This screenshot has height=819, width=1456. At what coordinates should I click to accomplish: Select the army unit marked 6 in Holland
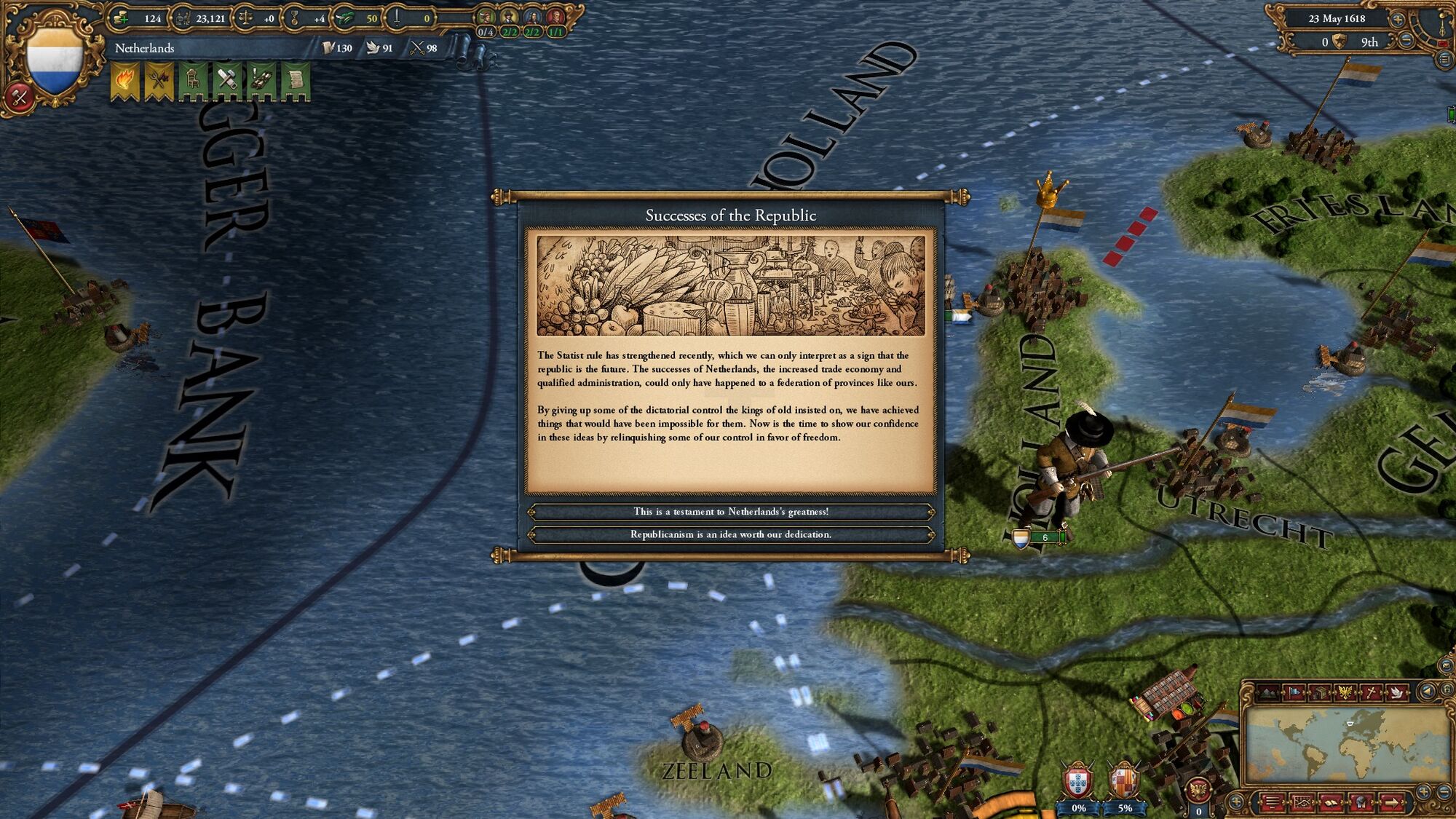tap(1046, 537)
